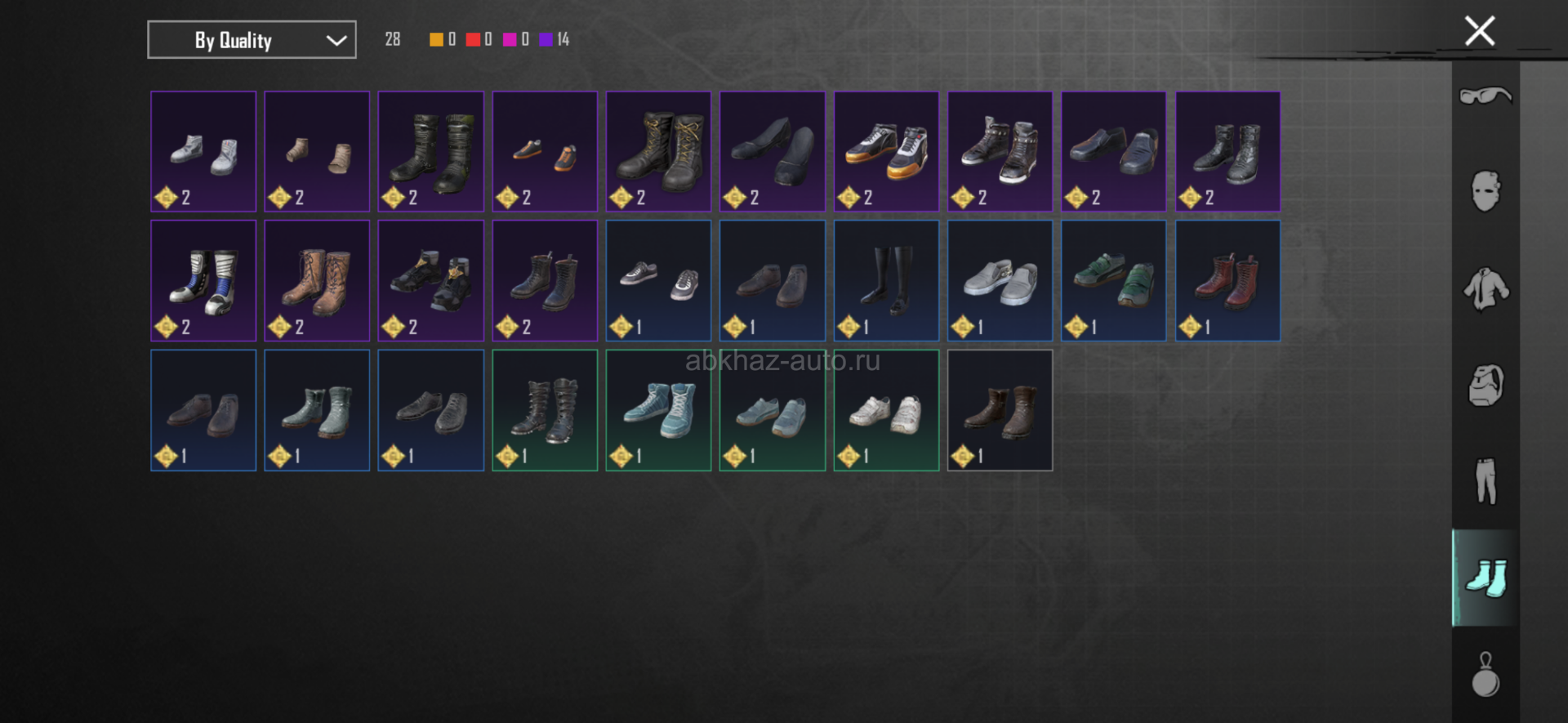
Task: Choose the dirty white sneakers
Action: point(886,410)
